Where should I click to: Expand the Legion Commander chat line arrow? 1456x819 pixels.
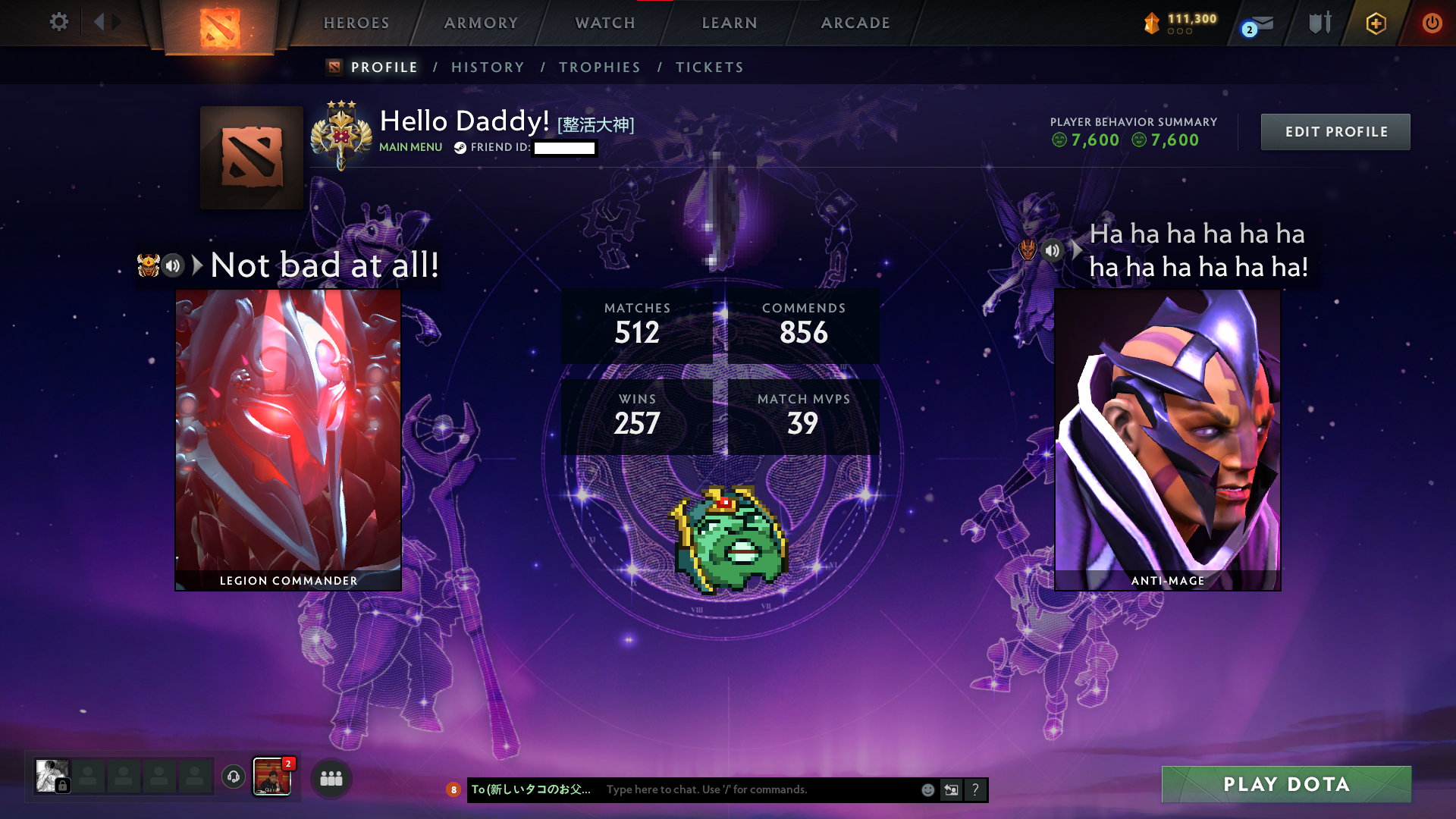[196, 265]
